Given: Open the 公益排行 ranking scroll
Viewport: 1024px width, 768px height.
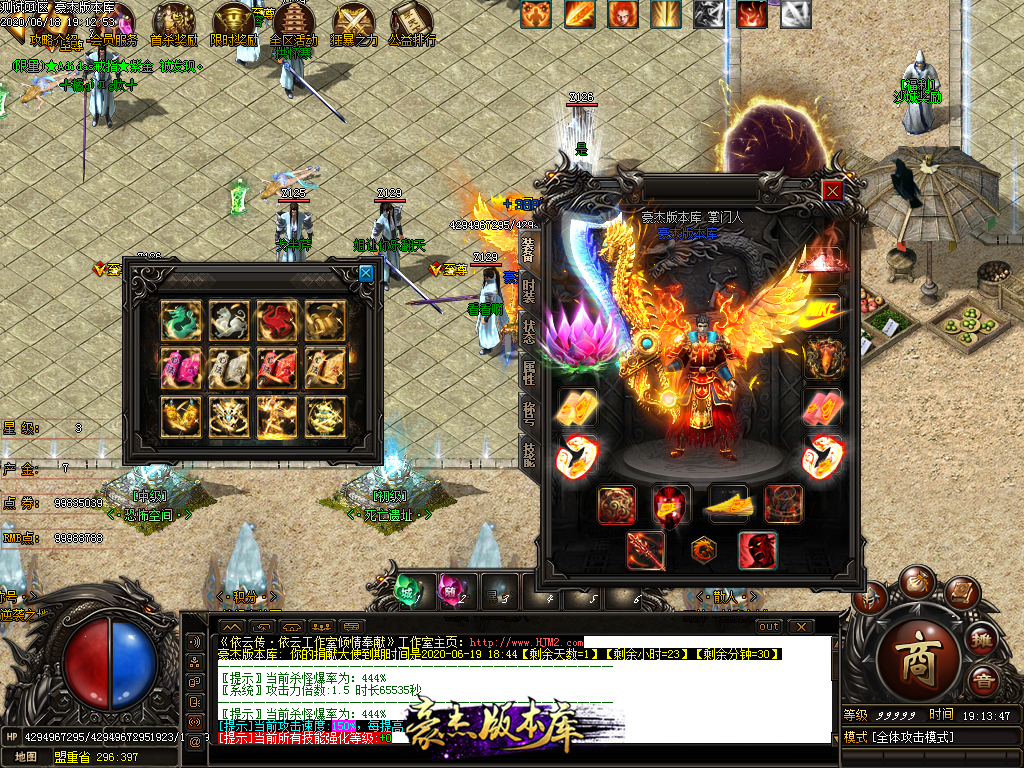Looking at the screenshot, I should click(411, 21).
